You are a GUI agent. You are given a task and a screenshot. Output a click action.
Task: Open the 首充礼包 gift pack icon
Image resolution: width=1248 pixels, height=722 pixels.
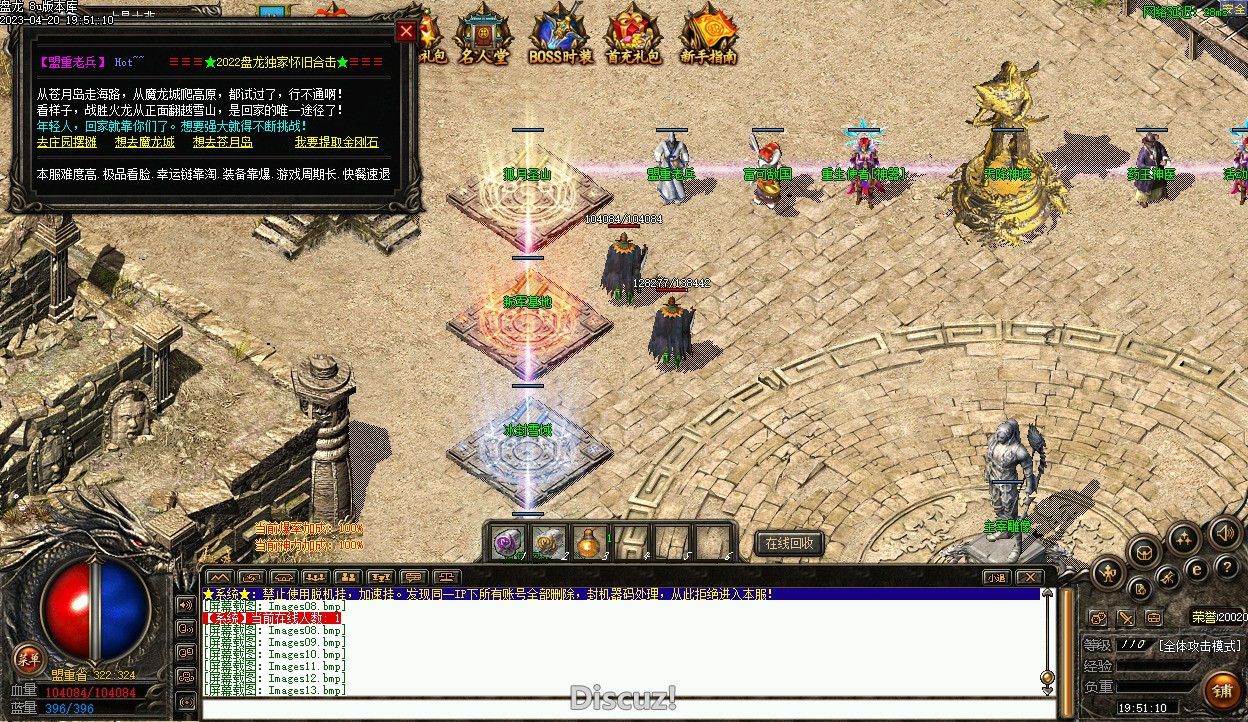tap(633, 35)
